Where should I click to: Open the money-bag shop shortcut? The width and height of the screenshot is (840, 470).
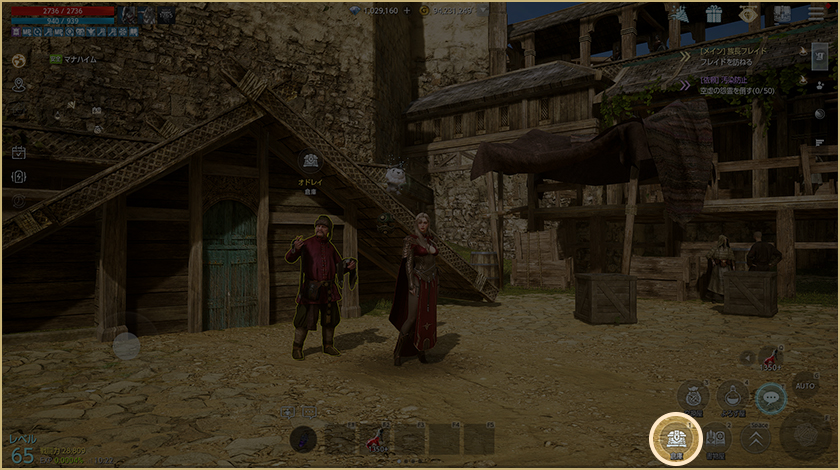tap(693, 397)
